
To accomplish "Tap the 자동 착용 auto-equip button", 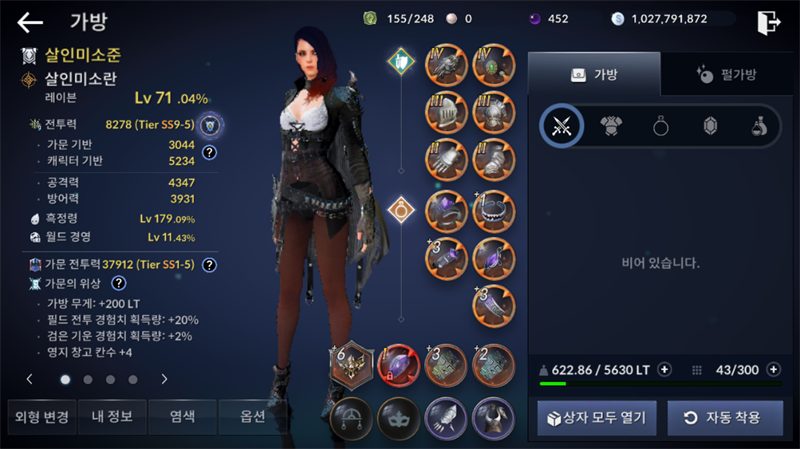I will (x=725, y=417).
